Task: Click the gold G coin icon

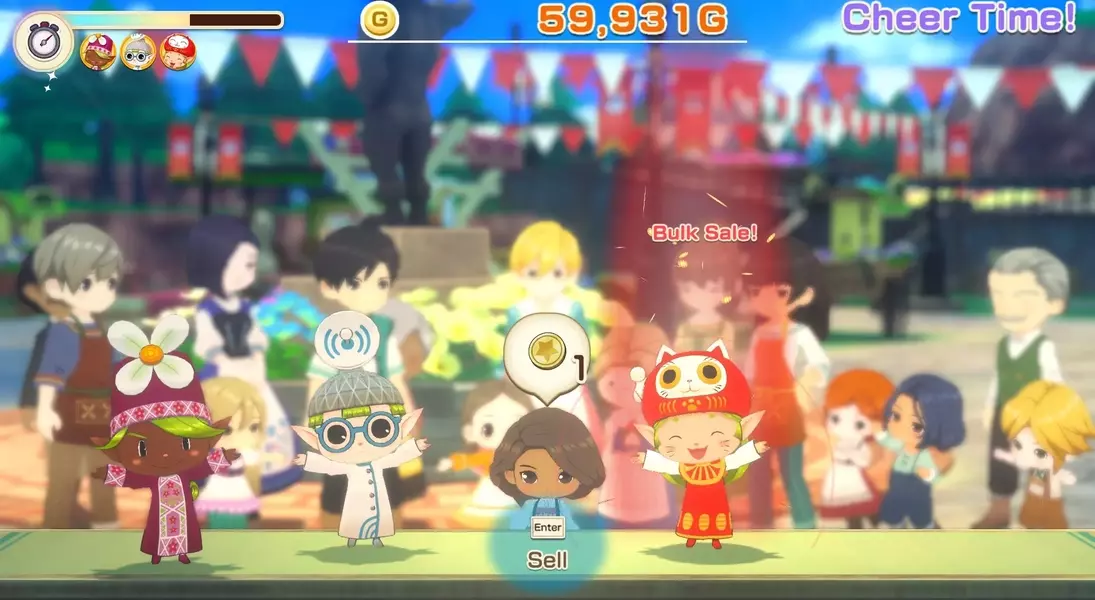Action: pos(379,21)
